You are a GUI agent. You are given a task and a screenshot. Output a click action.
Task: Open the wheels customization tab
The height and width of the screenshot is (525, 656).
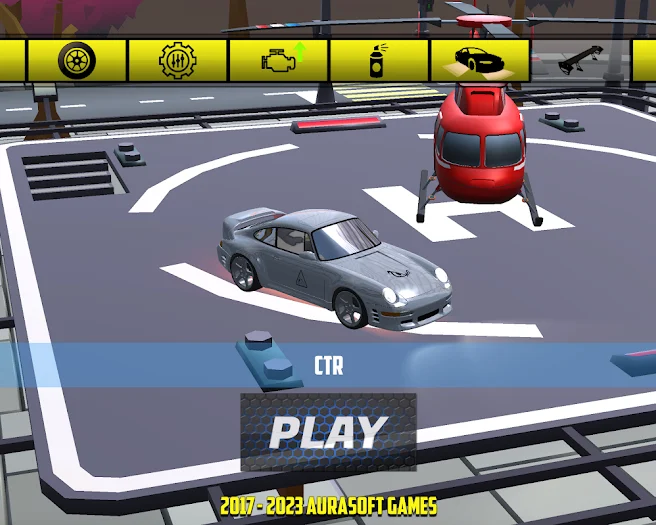77,61
